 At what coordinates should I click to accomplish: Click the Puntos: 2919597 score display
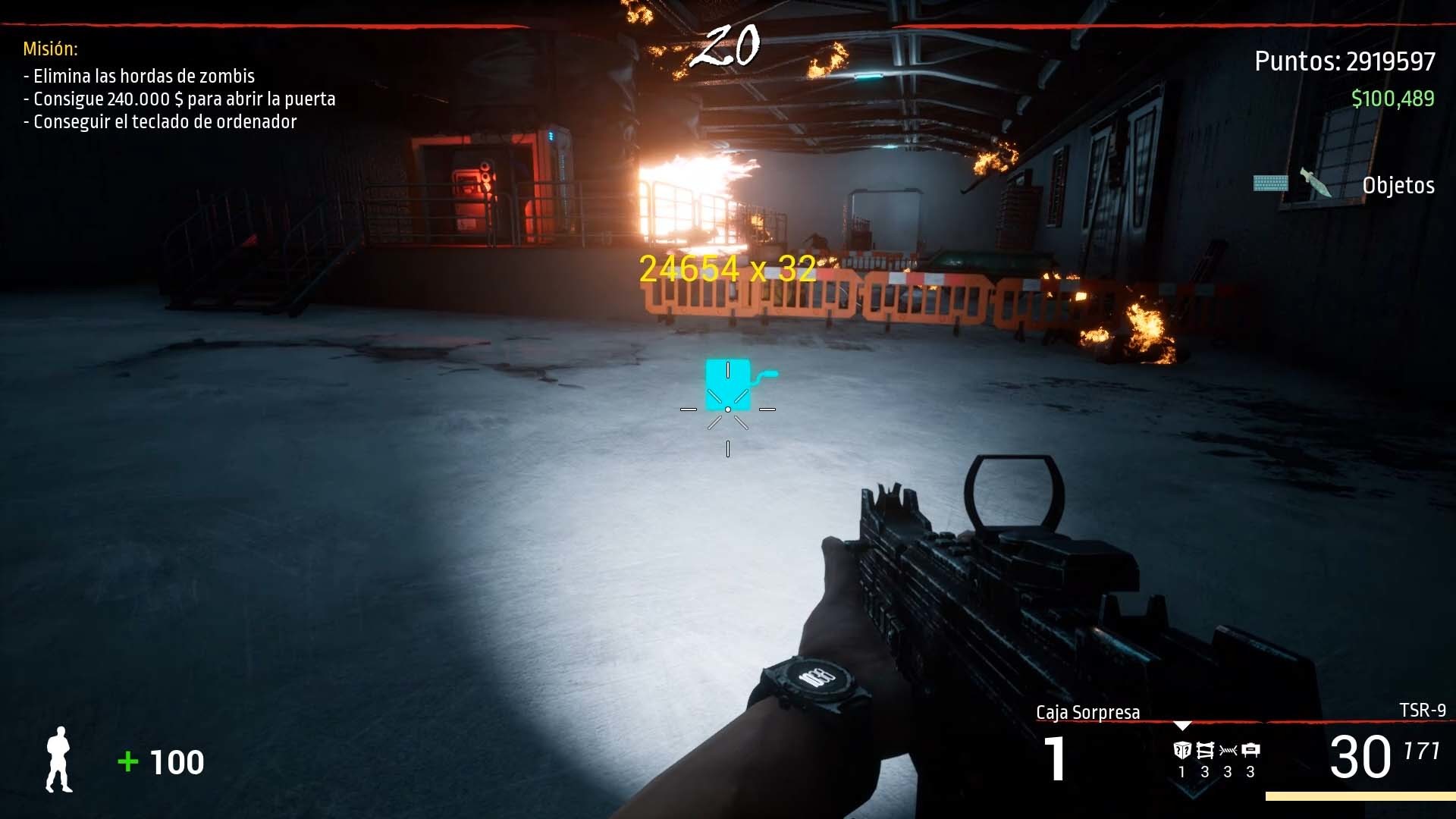(1343, 62)
